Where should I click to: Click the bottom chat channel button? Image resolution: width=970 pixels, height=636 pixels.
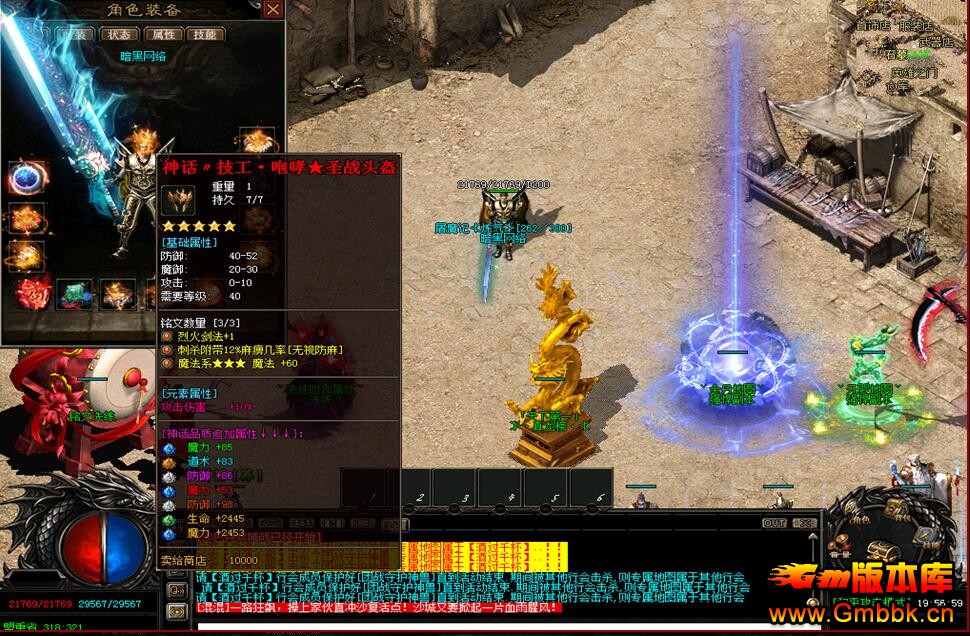coord(177,610)
